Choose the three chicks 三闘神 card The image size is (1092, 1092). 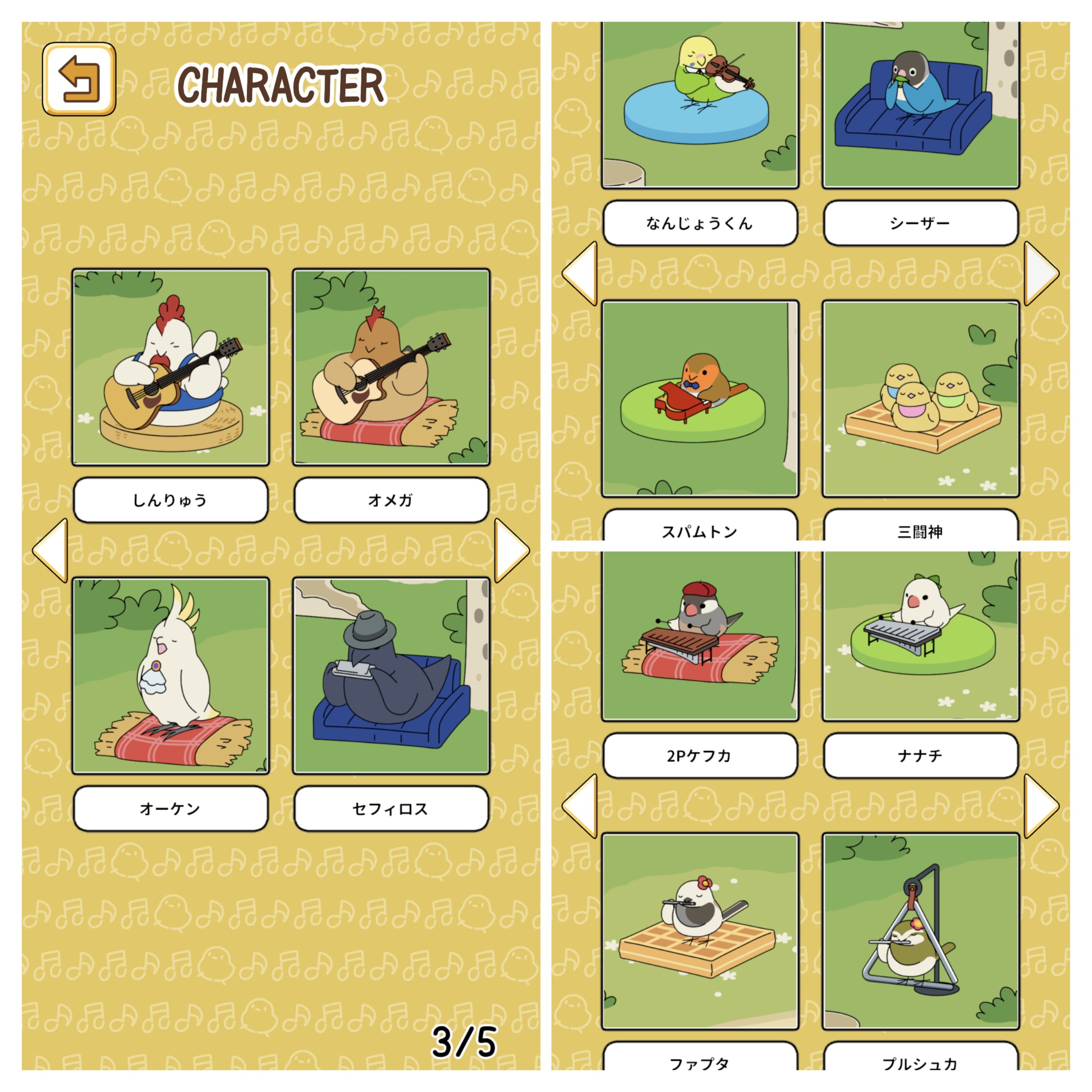[x=920, y=399]
